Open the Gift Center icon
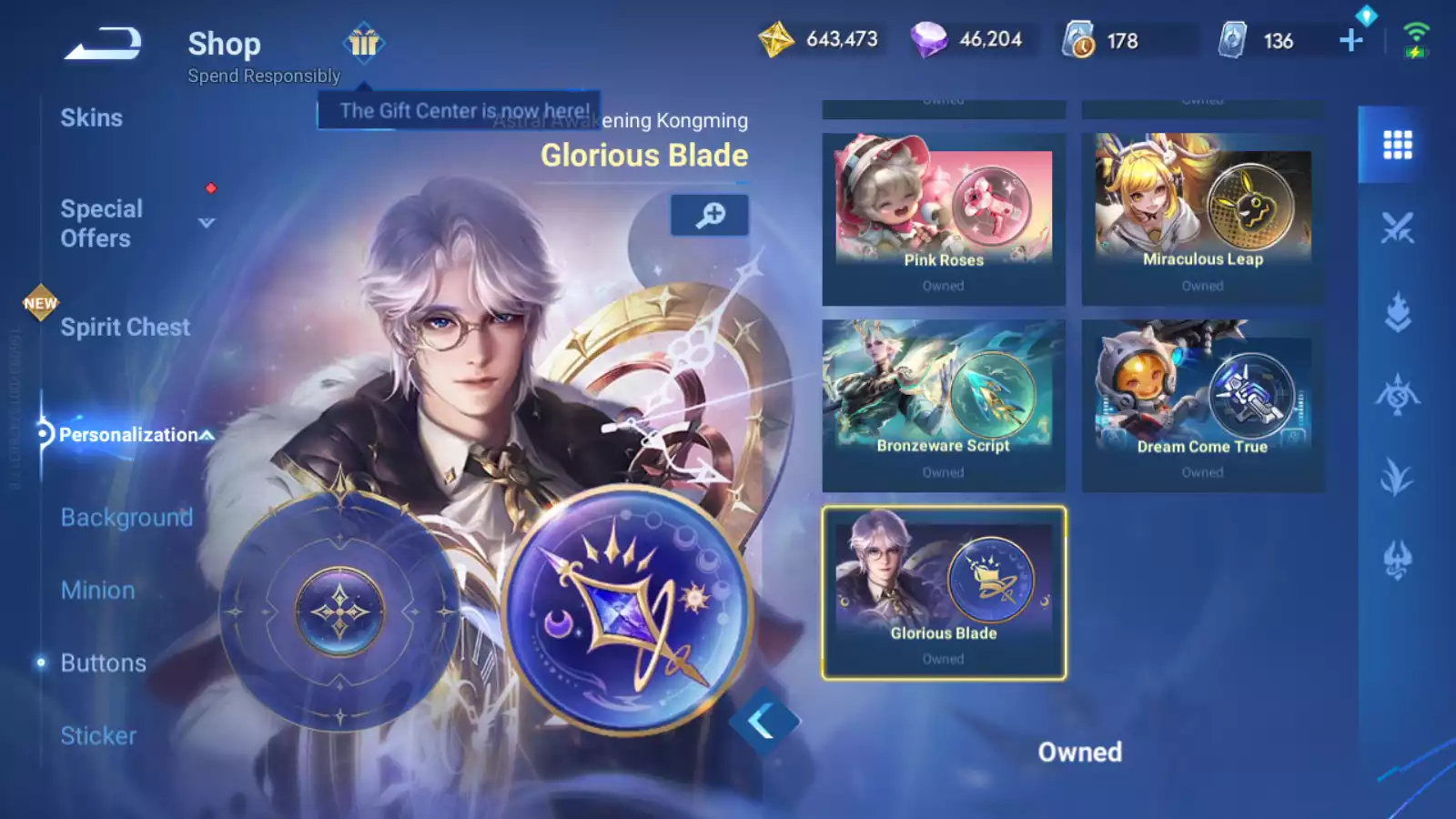Image resolution: width=1456 pixels, height=819 pixels. point(364,43)
